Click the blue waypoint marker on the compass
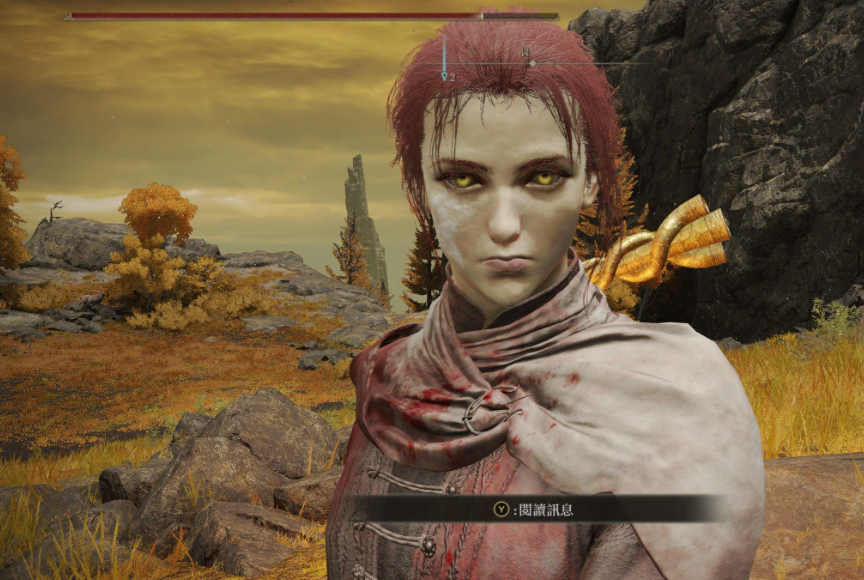 pos(444,73)
